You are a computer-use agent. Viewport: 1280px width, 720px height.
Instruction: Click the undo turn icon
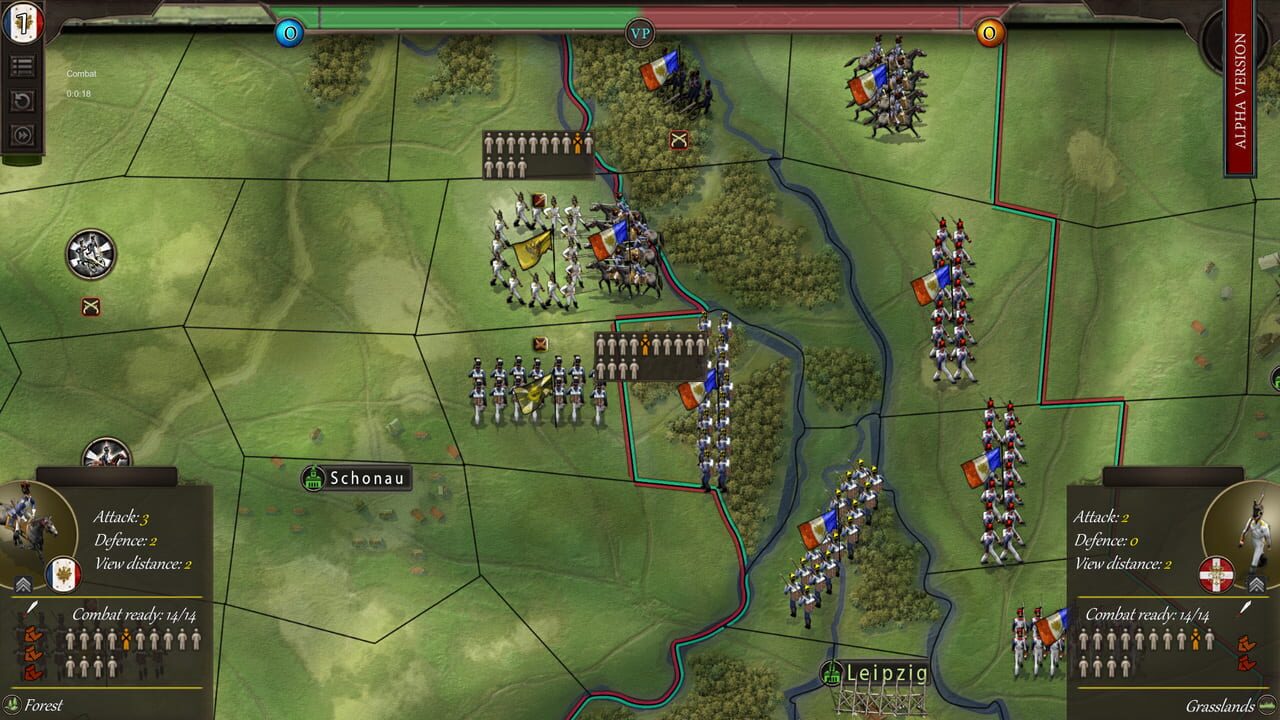(22, 100)
